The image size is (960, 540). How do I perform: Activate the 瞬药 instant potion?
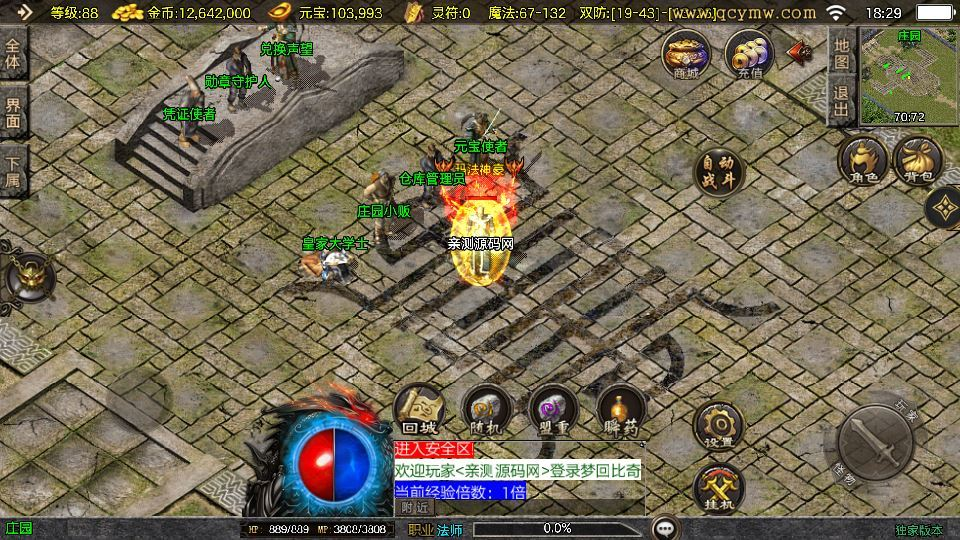[x=621, y=410]
